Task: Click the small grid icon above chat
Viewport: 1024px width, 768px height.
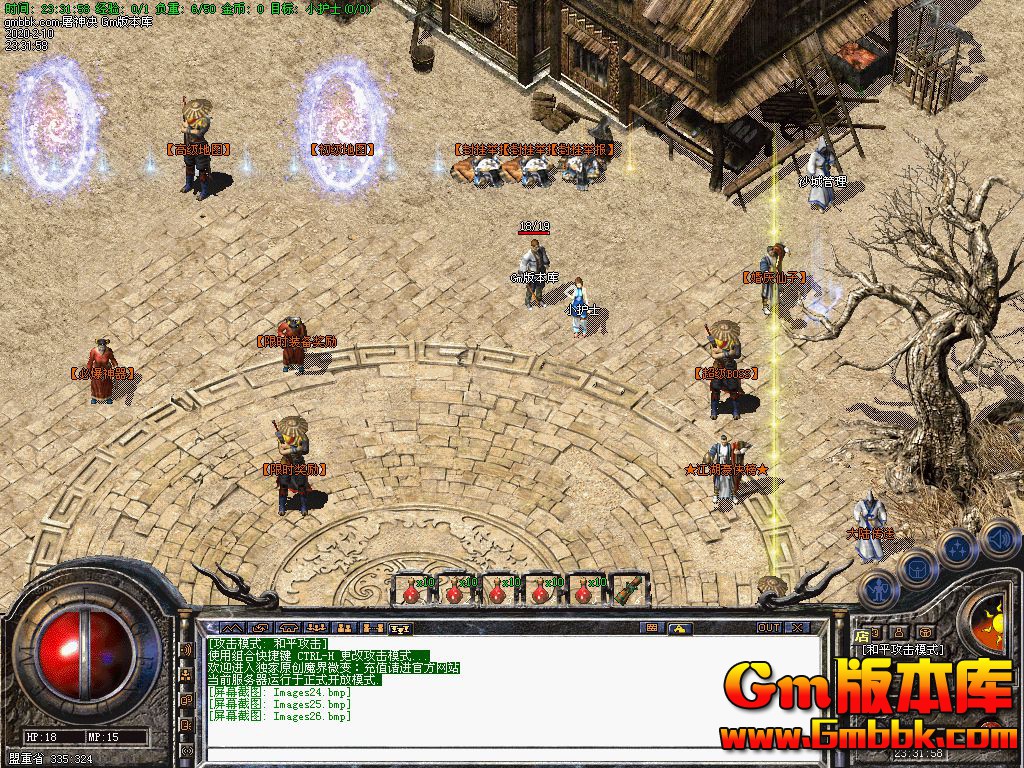Action: tap(651, 628)
